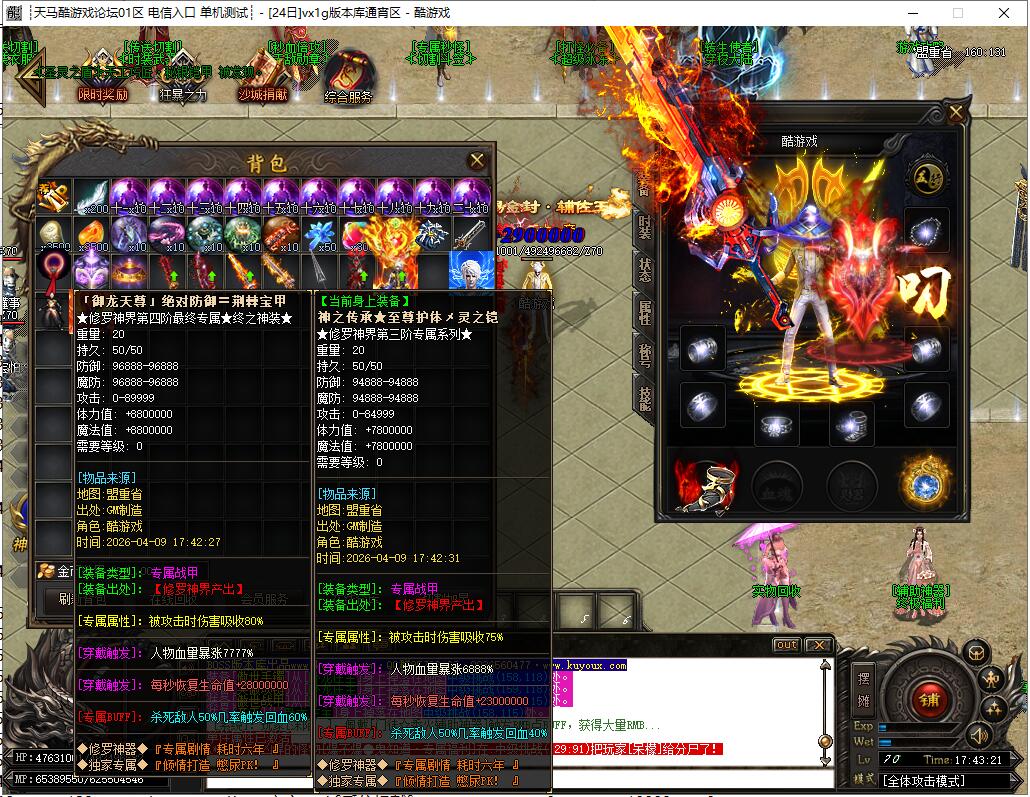Switch to the 状态 status tab
The height and width of the screenshot is (797, 1030).
click(x=645, y=268)
